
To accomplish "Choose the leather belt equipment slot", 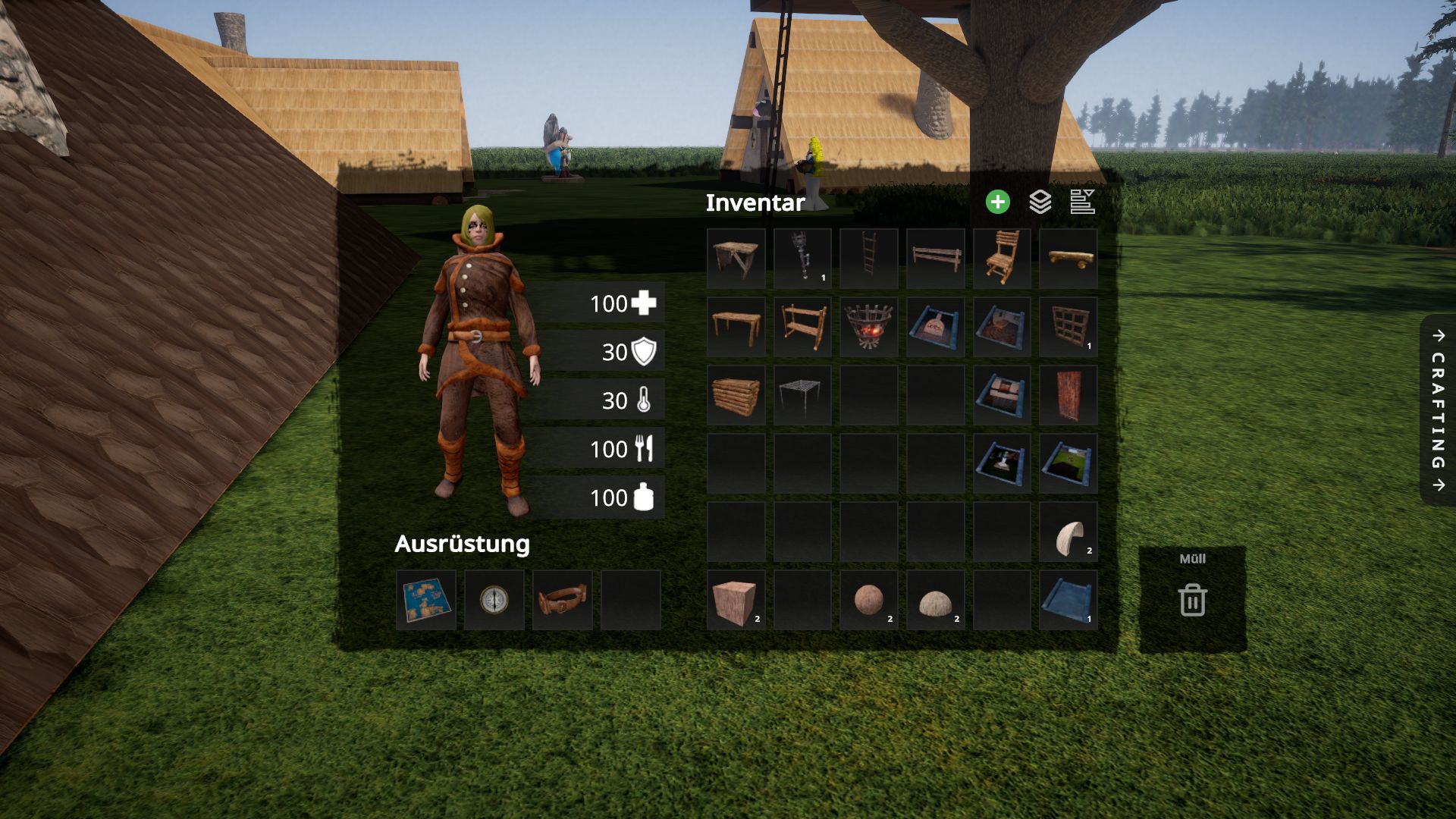I will [562, 600].
